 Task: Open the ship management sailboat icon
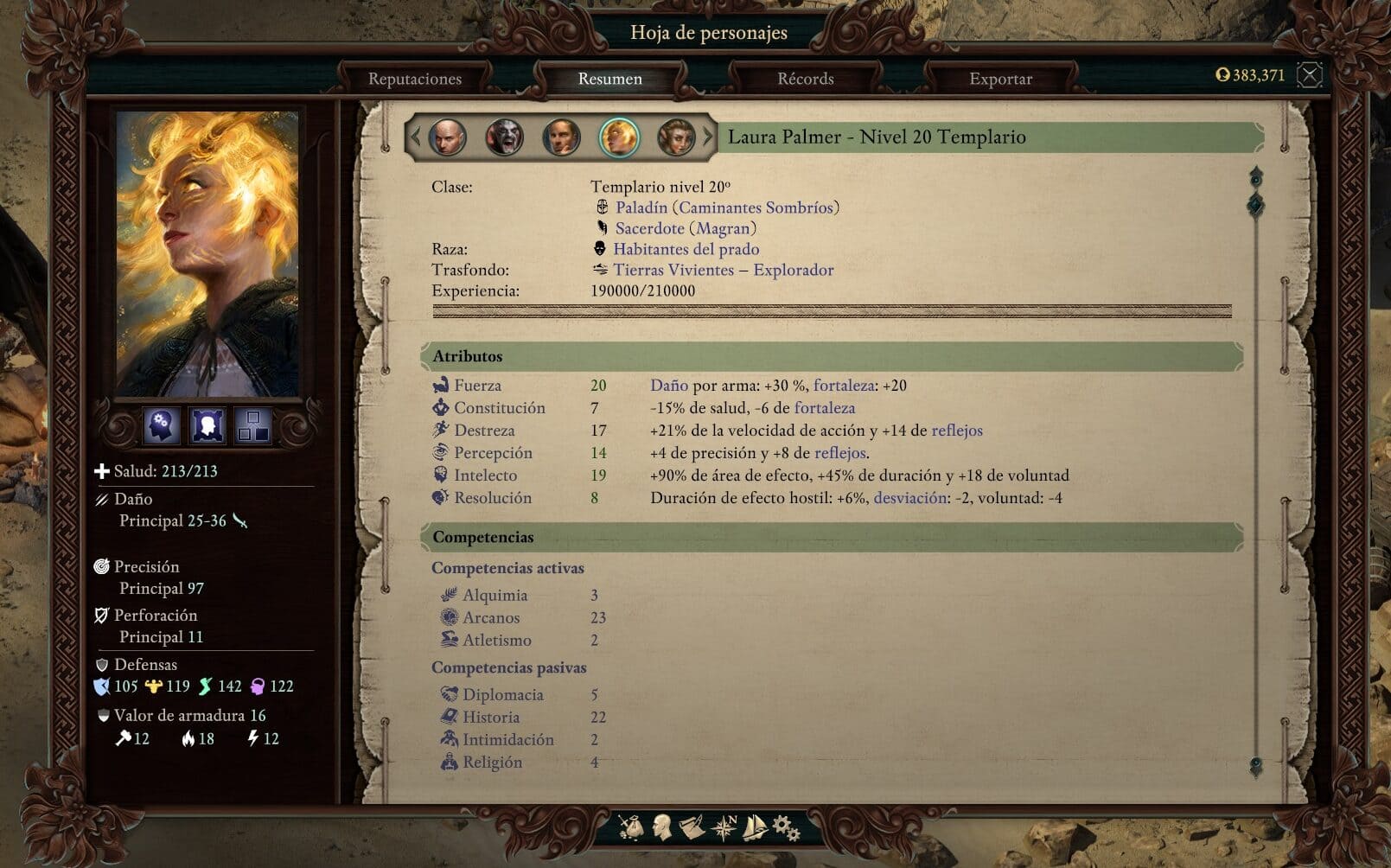(755, 827)
